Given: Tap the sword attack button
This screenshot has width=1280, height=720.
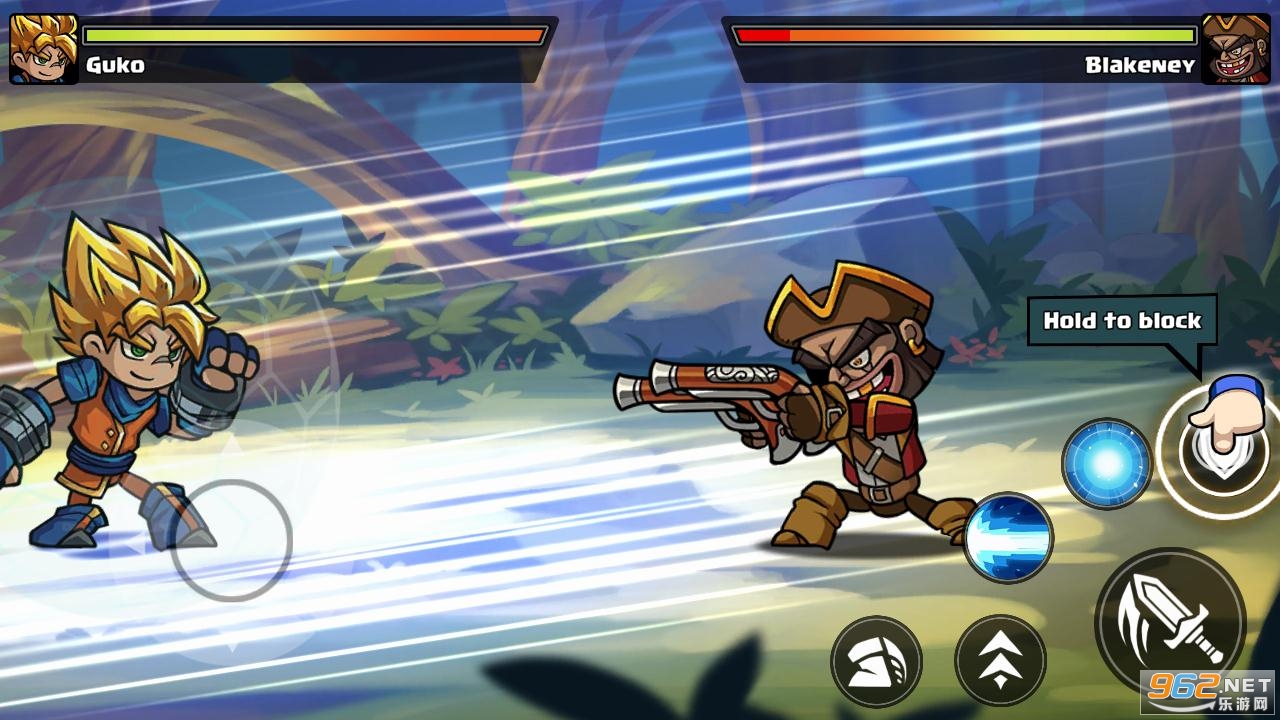Looking at the screenshot, I should point(1170,620).
